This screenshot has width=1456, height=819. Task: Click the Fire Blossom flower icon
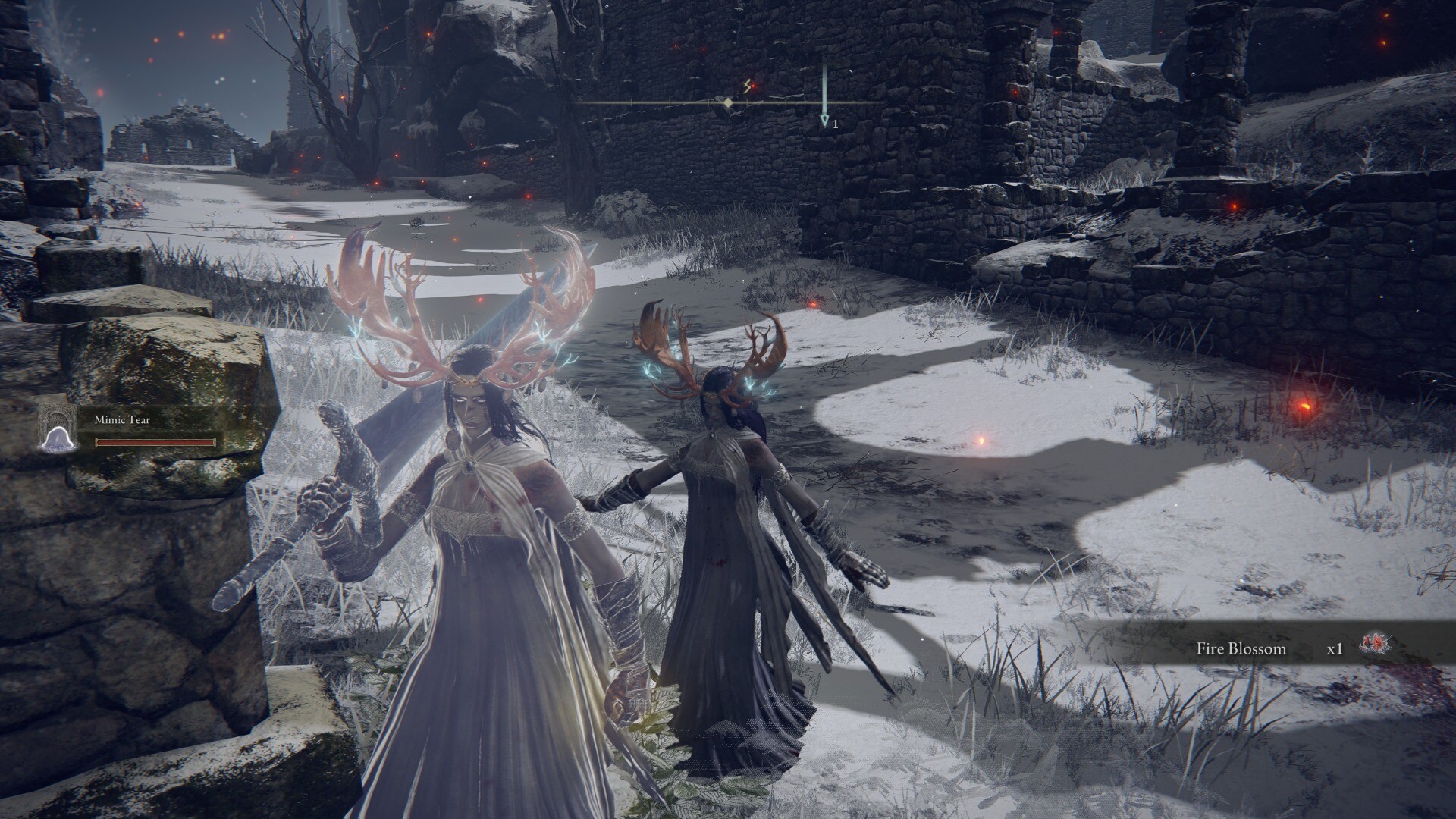tap(1374, 646)
